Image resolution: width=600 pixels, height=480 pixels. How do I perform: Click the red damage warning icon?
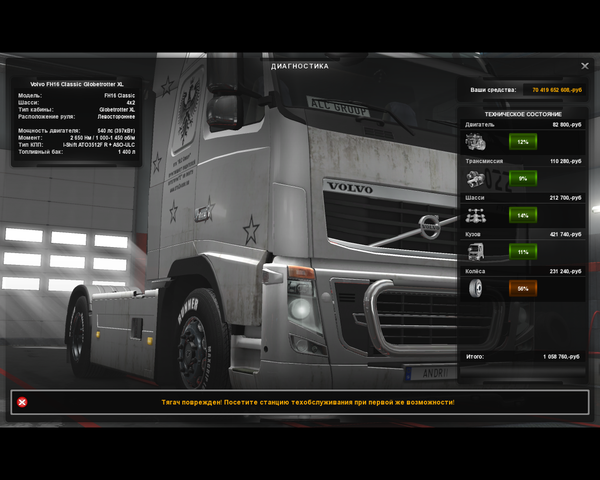point(22,402)
